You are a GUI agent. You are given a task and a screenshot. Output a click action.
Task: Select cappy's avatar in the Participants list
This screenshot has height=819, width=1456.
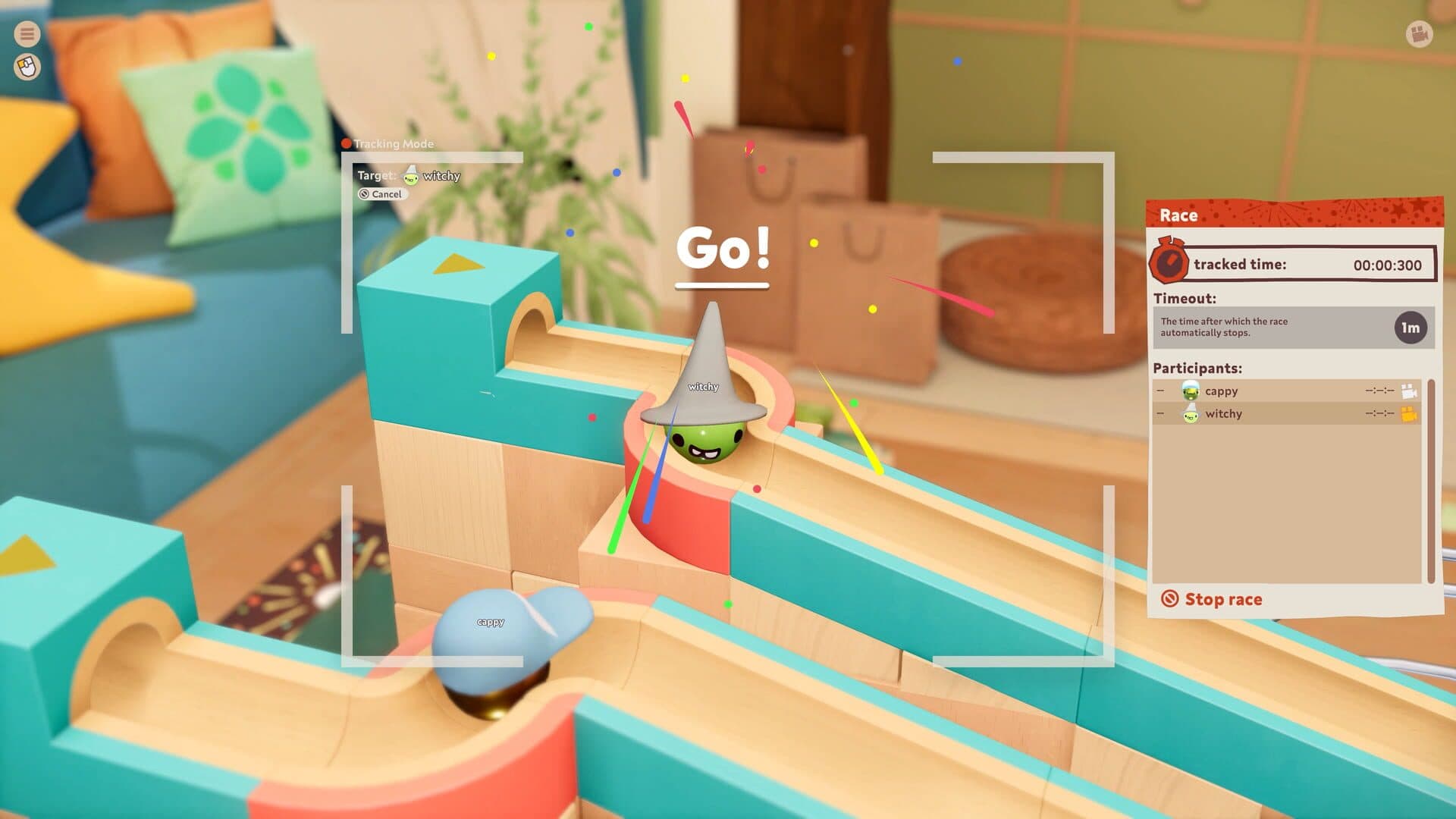coord(1191,391)
